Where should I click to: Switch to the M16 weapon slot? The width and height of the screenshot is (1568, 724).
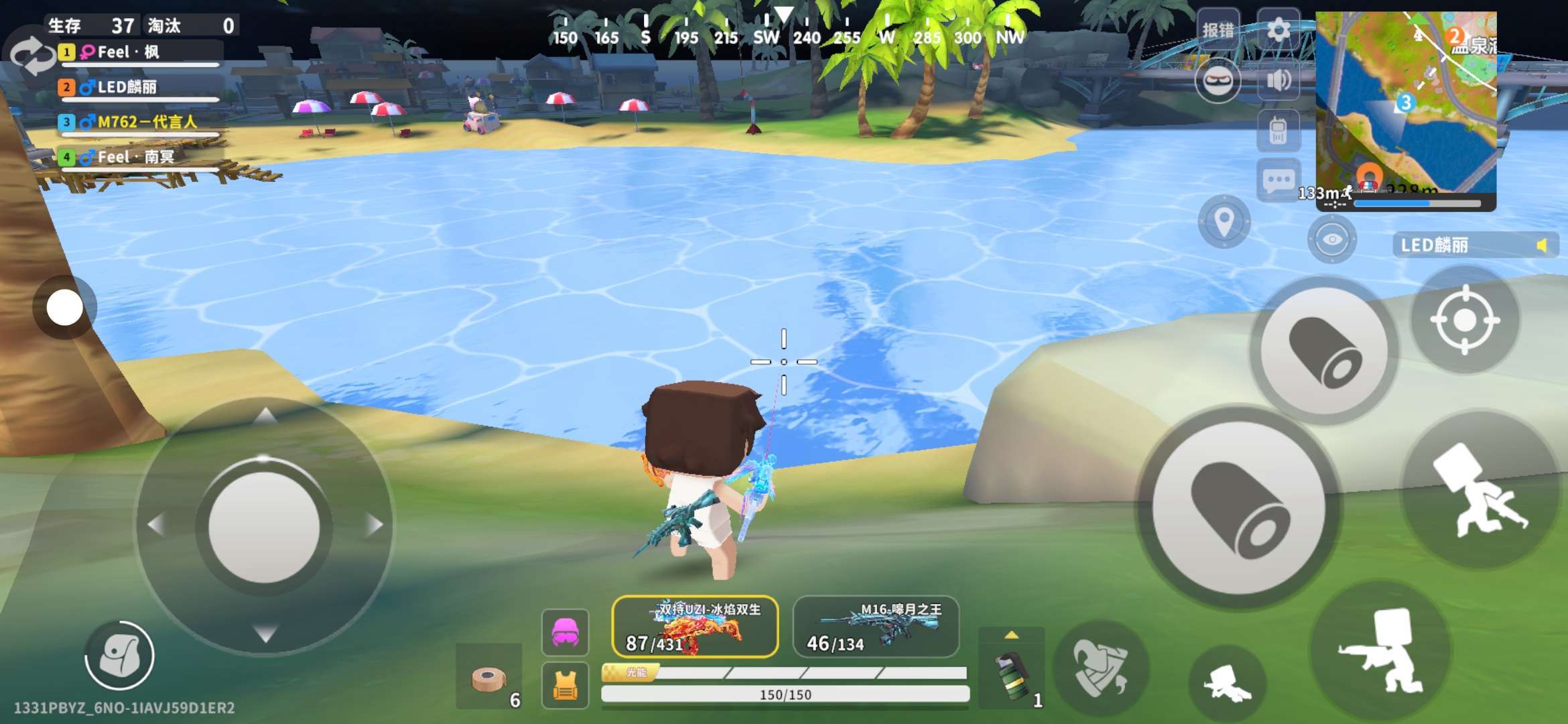coord(876,627)
